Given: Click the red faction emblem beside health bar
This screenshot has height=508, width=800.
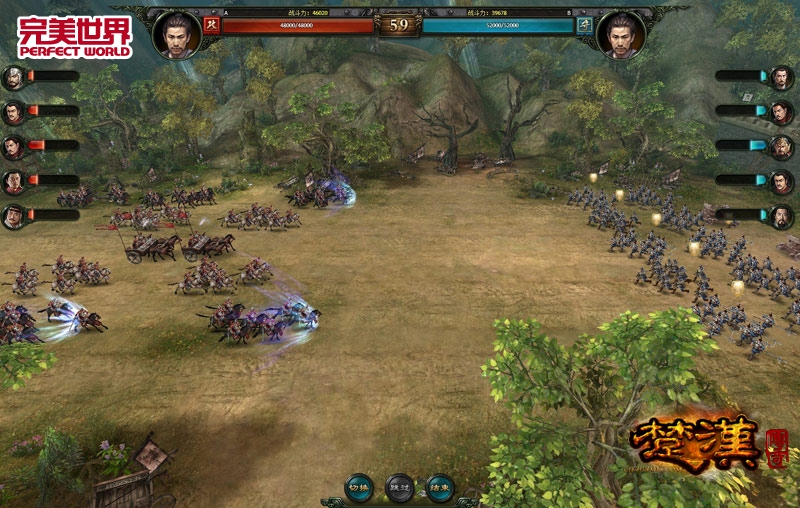Looking at the screenshot, I should [211, 25].
